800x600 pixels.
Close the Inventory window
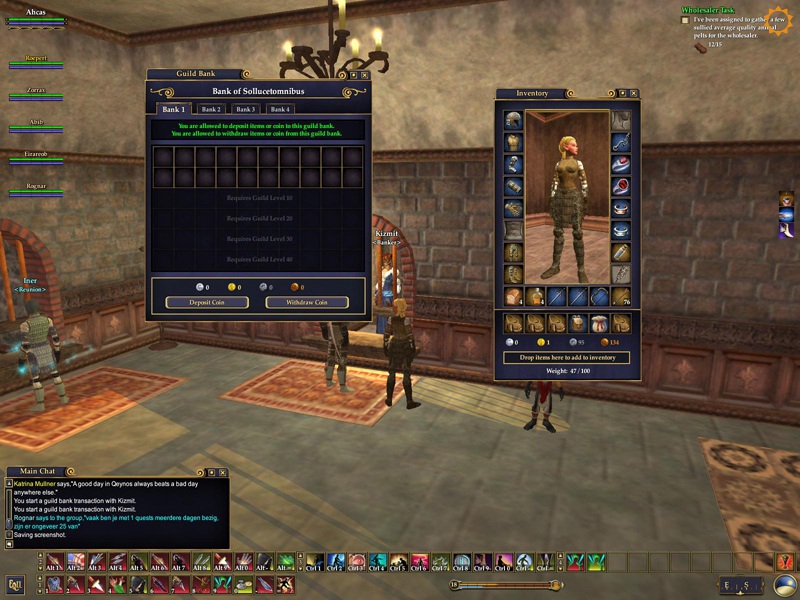coord(634,93)
